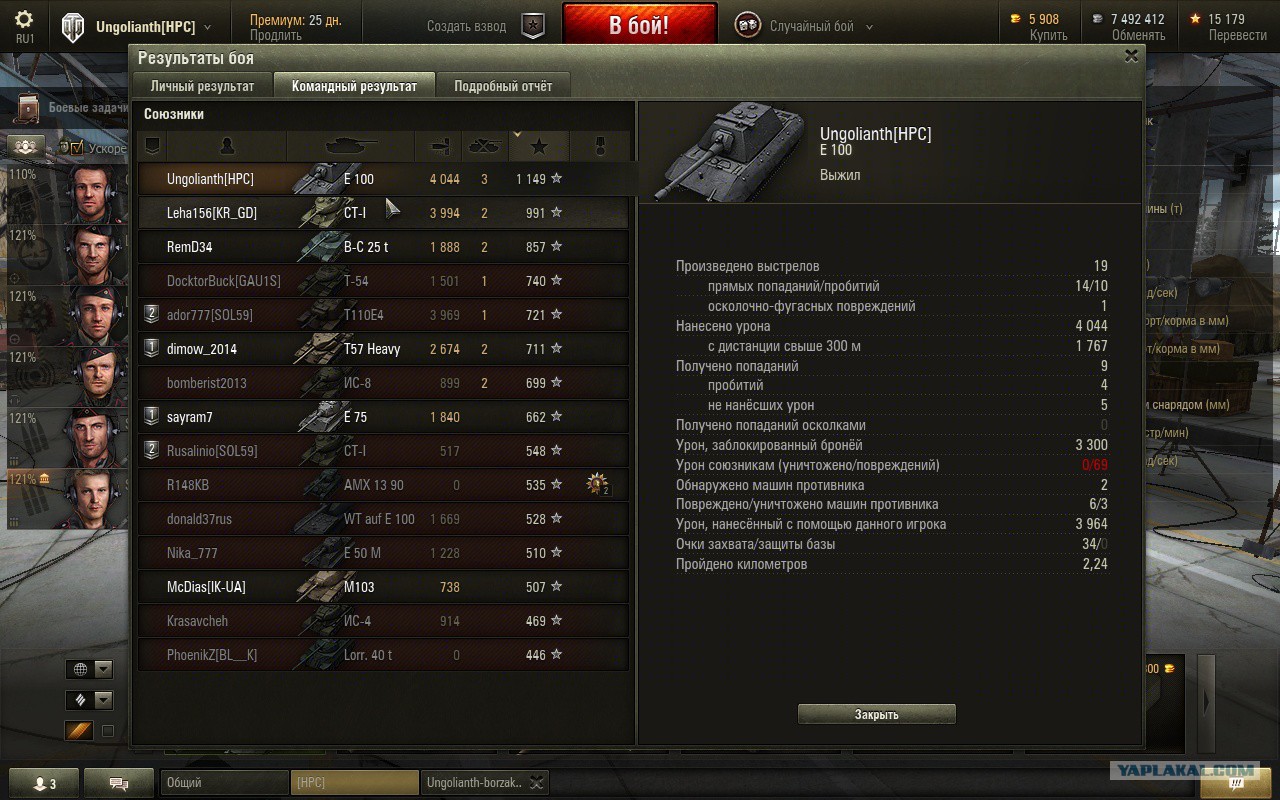Select the Командный результат tab
This screenshot has width=1280, height=800.
pyautogui.click(x=354, y=86)
